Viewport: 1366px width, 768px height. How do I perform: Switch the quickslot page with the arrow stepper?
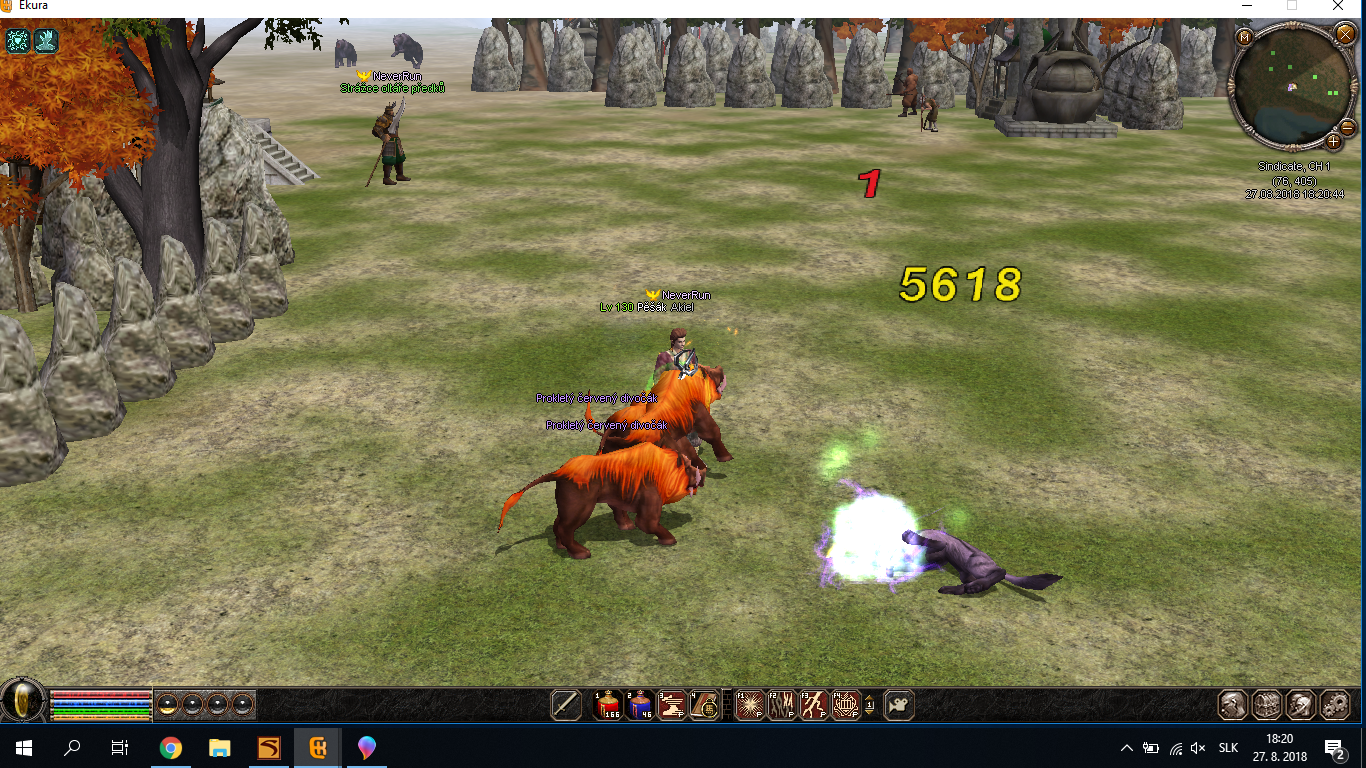870,705
